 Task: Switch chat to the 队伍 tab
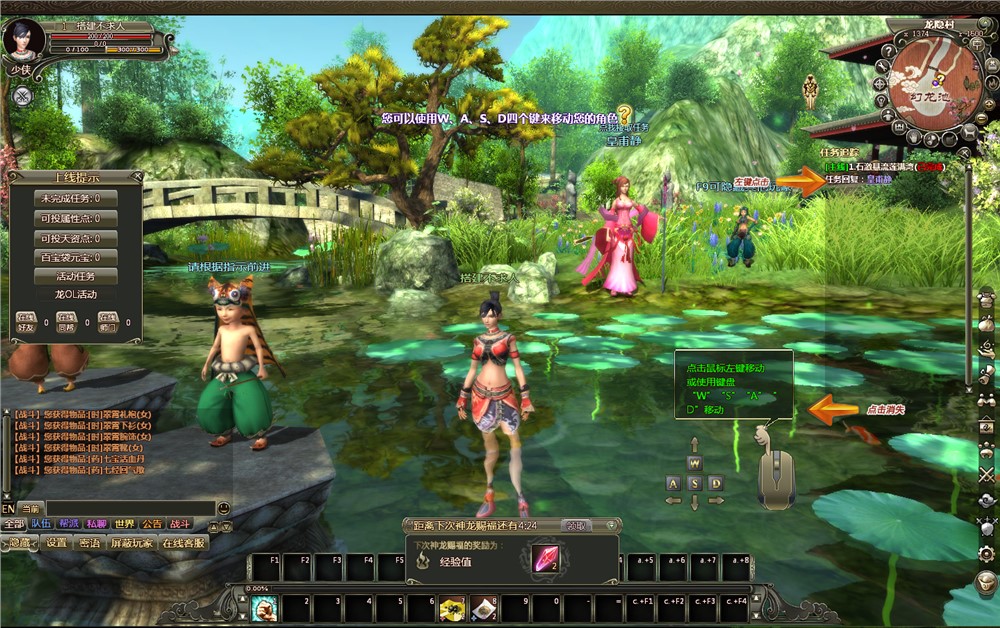41,524
